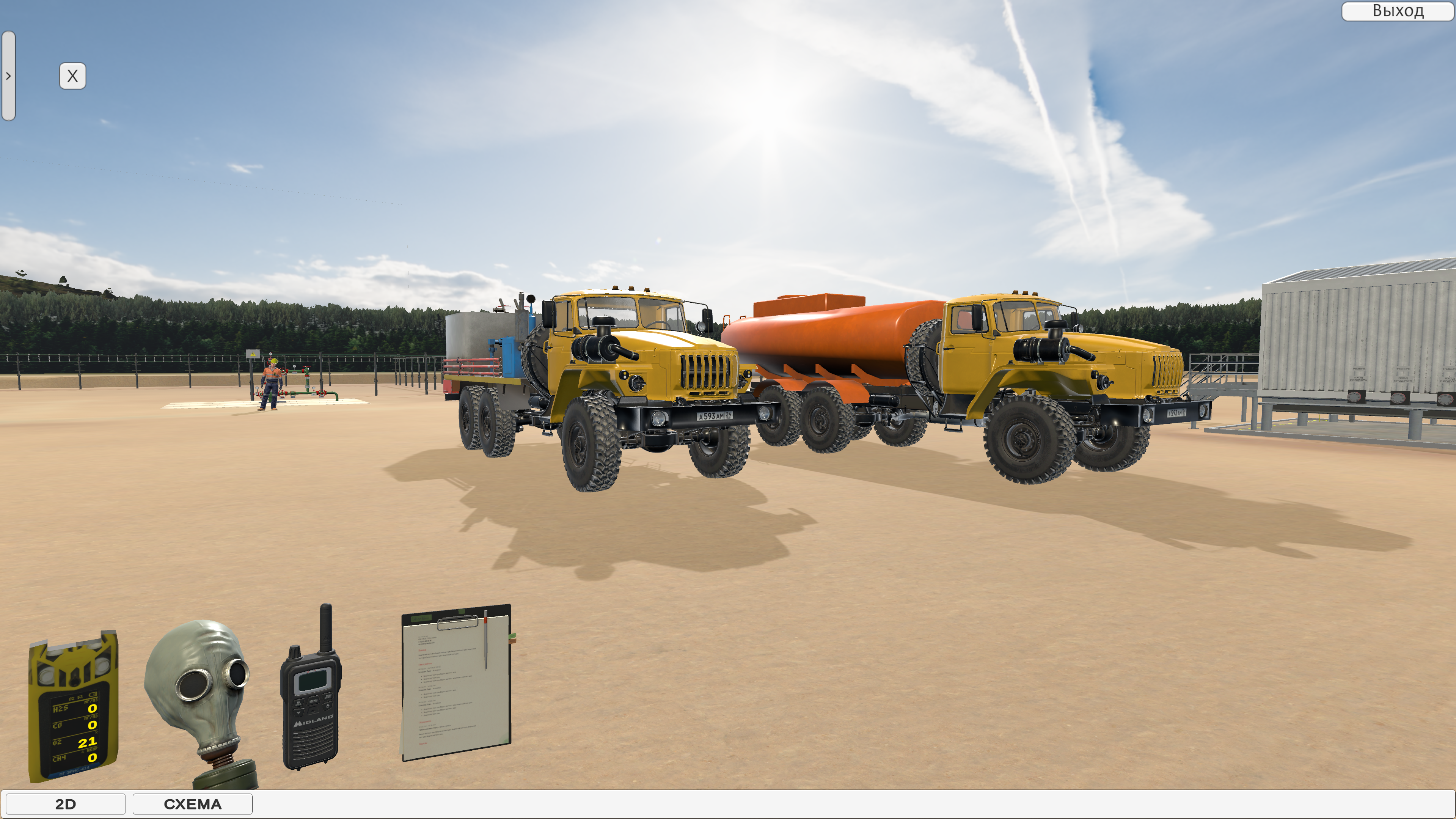Screen dimensions: 1456x819
Task: Open the clipboard with work permit
Action: click(x=455, y=682)
